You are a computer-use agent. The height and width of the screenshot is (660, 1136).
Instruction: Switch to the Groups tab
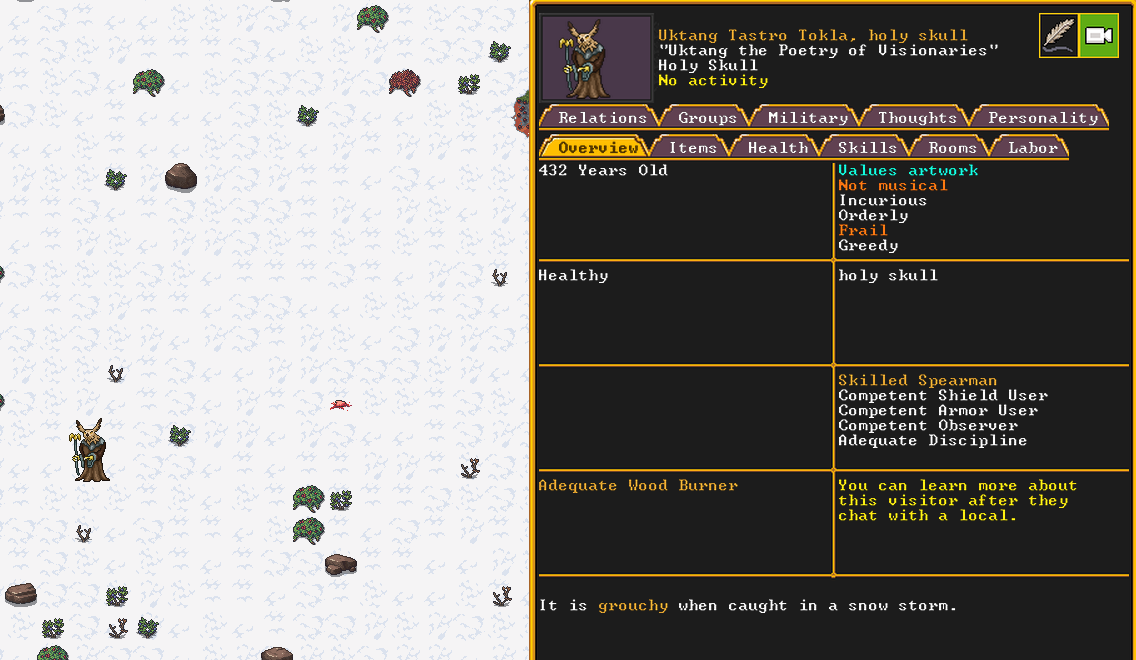(x=707, y=118)
